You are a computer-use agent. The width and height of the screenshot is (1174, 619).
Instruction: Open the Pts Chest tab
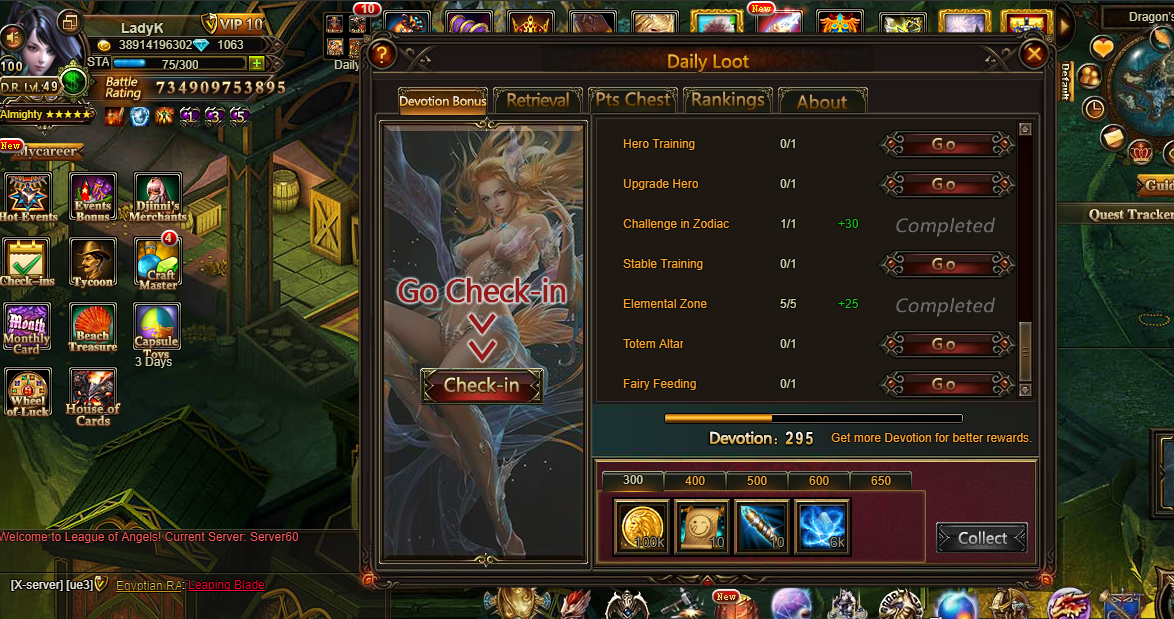pyautogui.click(x=633, y=100)
